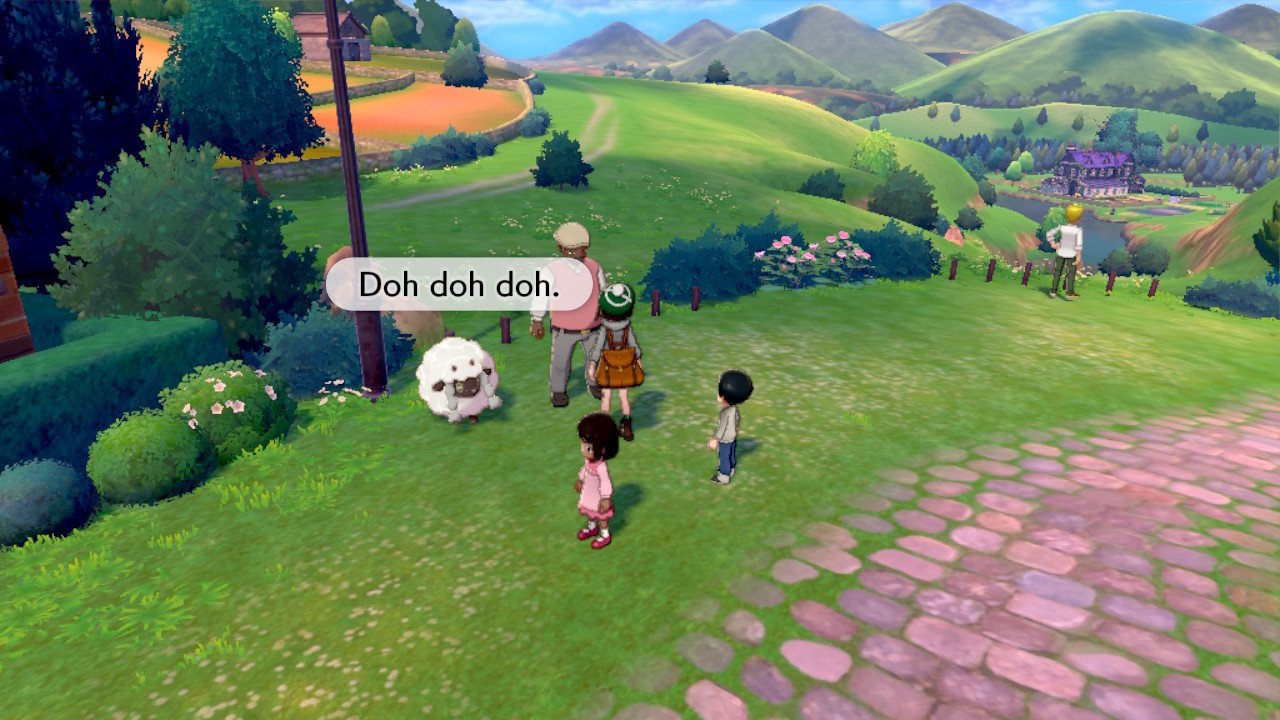Click the cobblestone path in the foreground
This screenshot has width=1280, height=720.
(1050, 620)
